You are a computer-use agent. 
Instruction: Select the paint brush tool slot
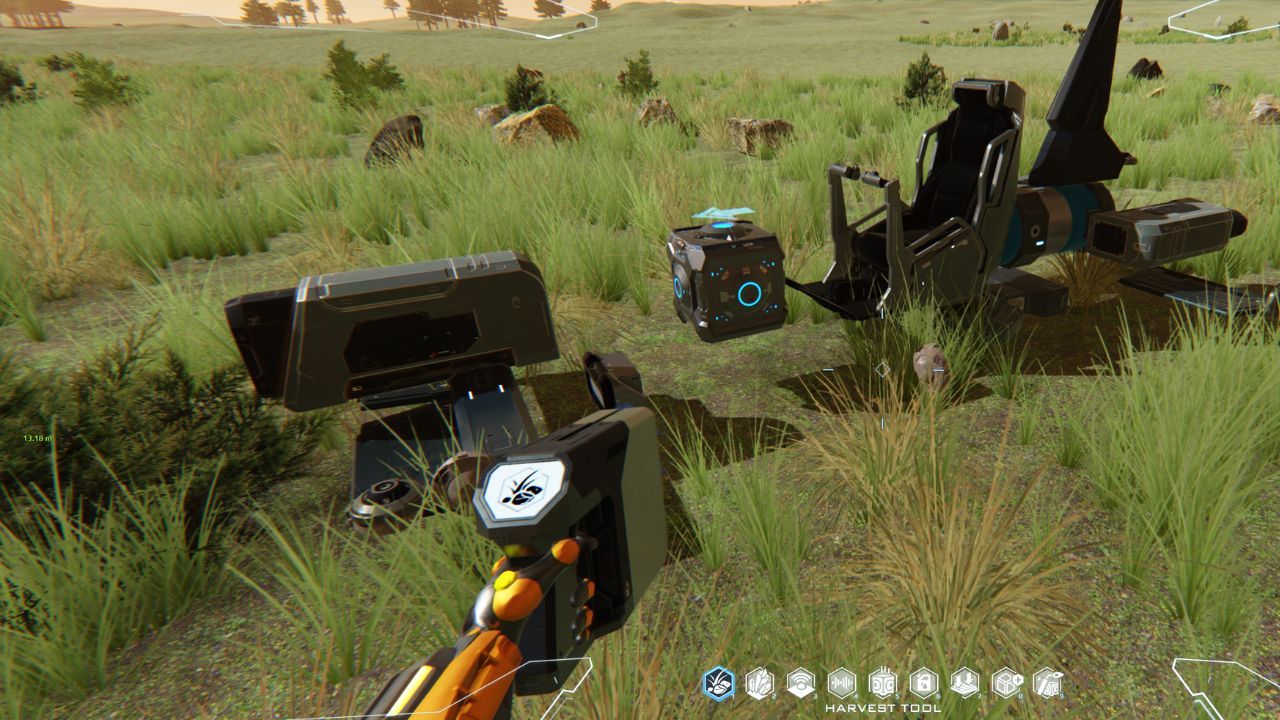1046,683
